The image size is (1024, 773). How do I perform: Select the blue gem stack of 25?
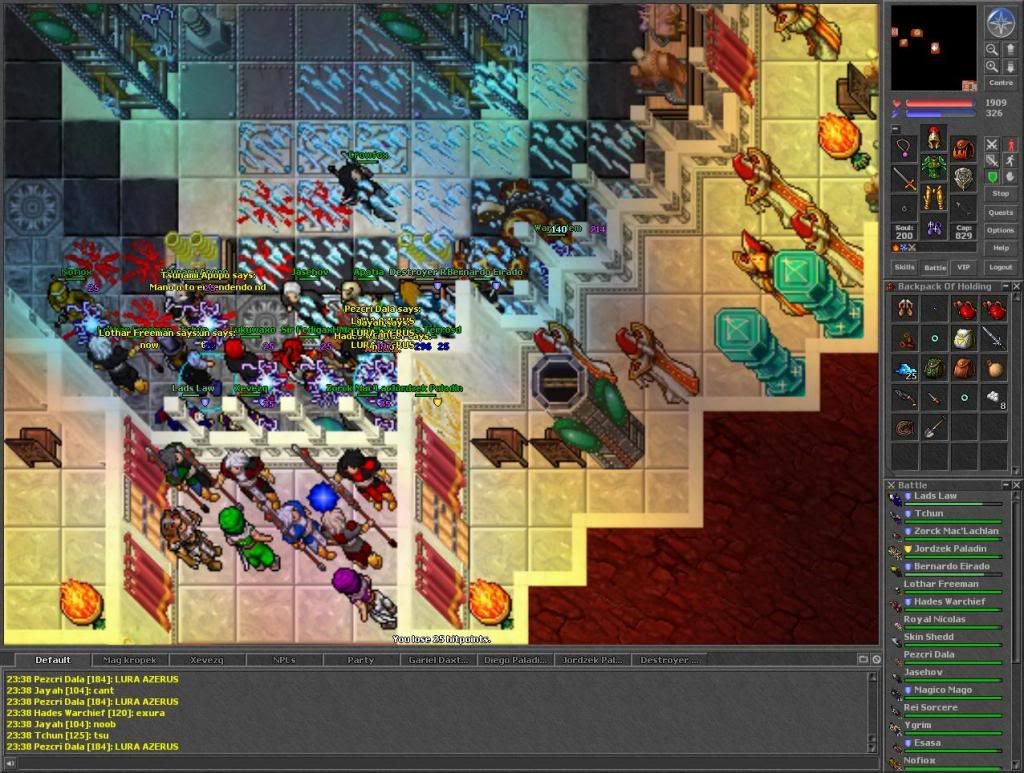click(x=905, y=368)
